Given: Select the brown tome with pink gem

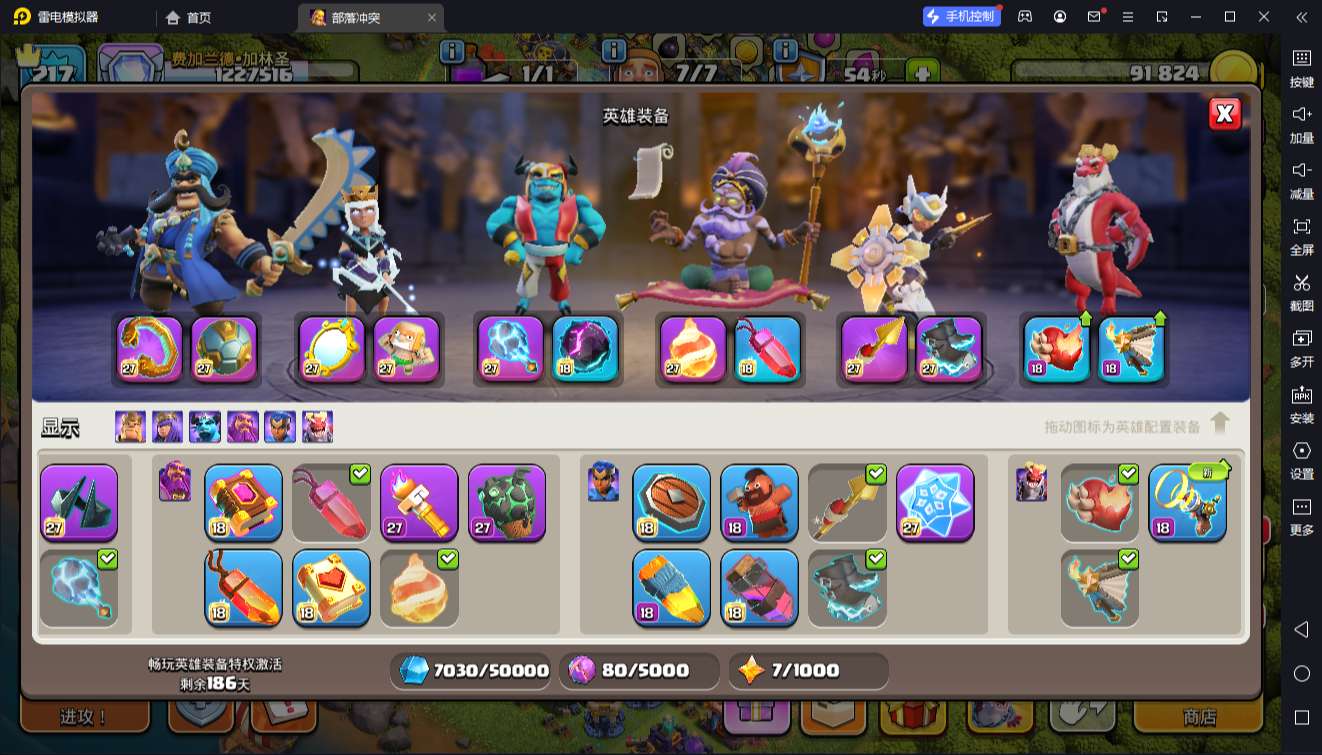Looking at the screenshot, I should point(243,502).
